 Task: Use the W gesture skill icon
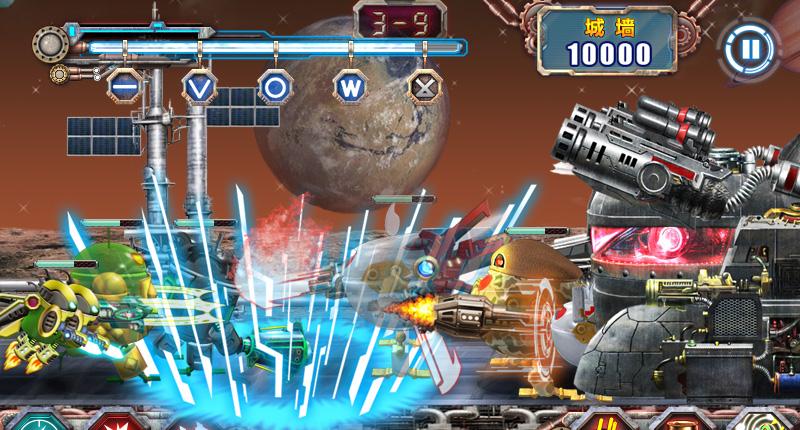click(x=349, y=85)
